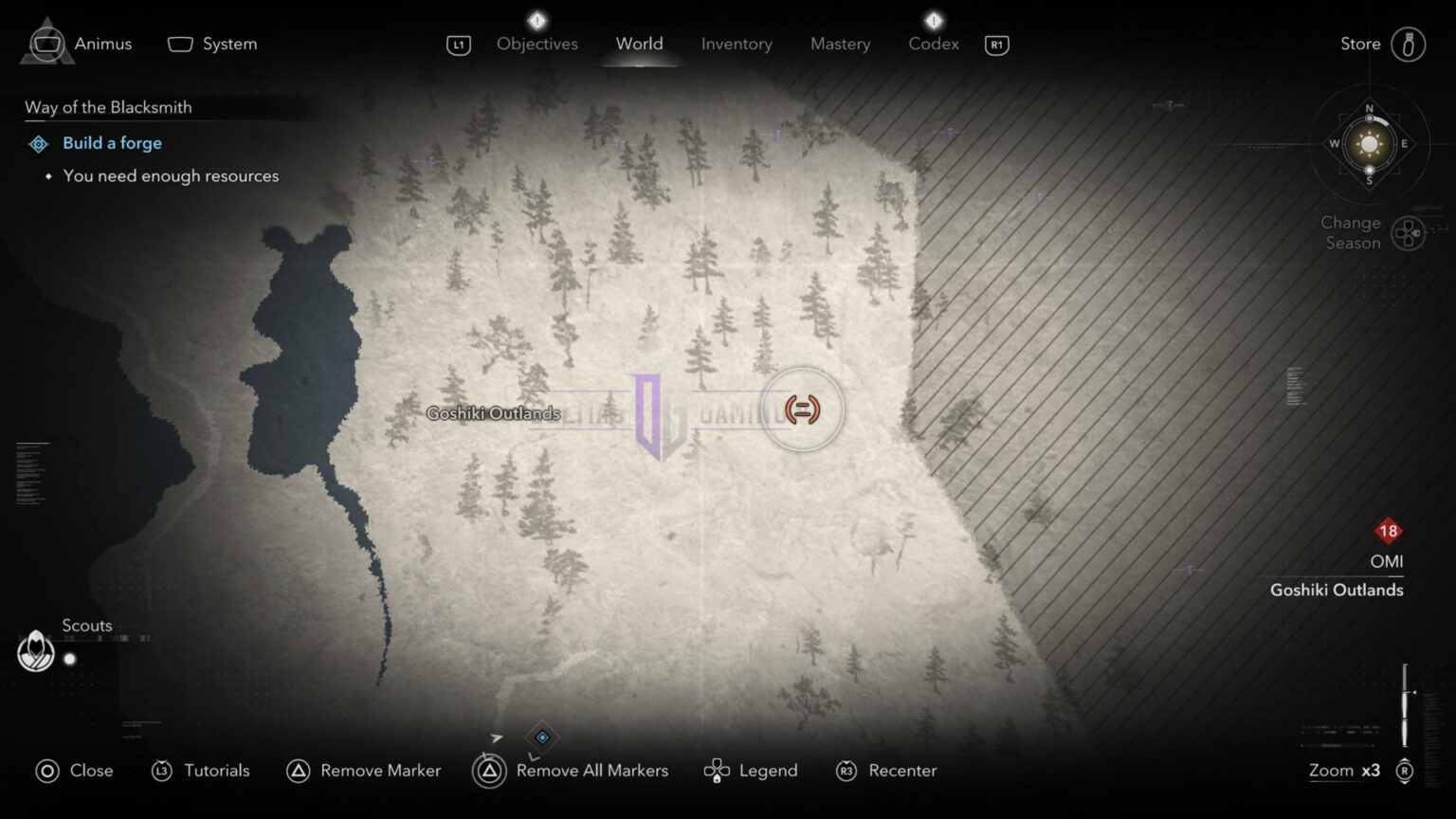1456x819 pixels.
Task: Select the red objective marker on the map
Action: click(801, 409)
